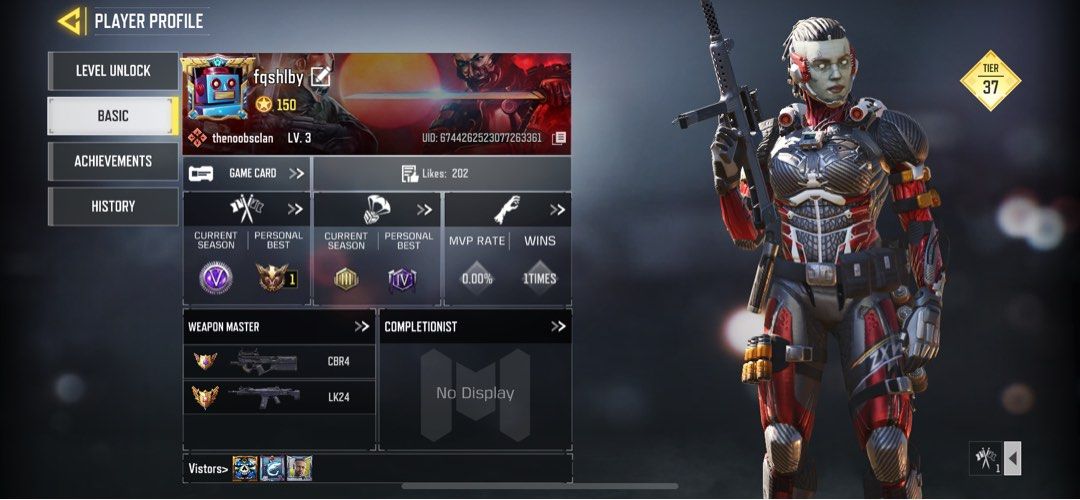1080x500 pixels.
Task: Select the Basic tab
Action: point(113,116)
